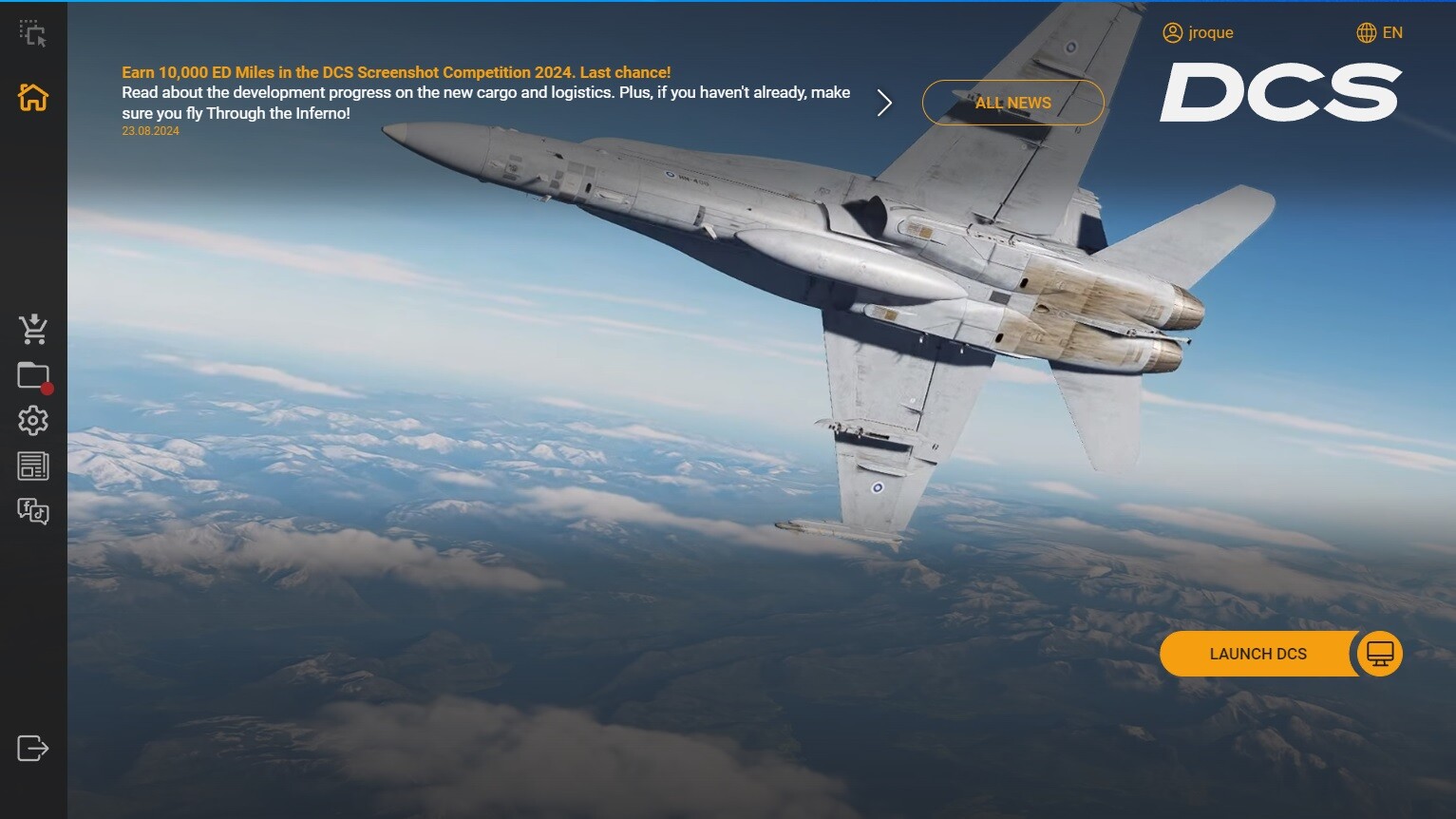Viewport: 1456px width, 819px height.
Task: Open the EN language selector
Action: point(1392,32)
